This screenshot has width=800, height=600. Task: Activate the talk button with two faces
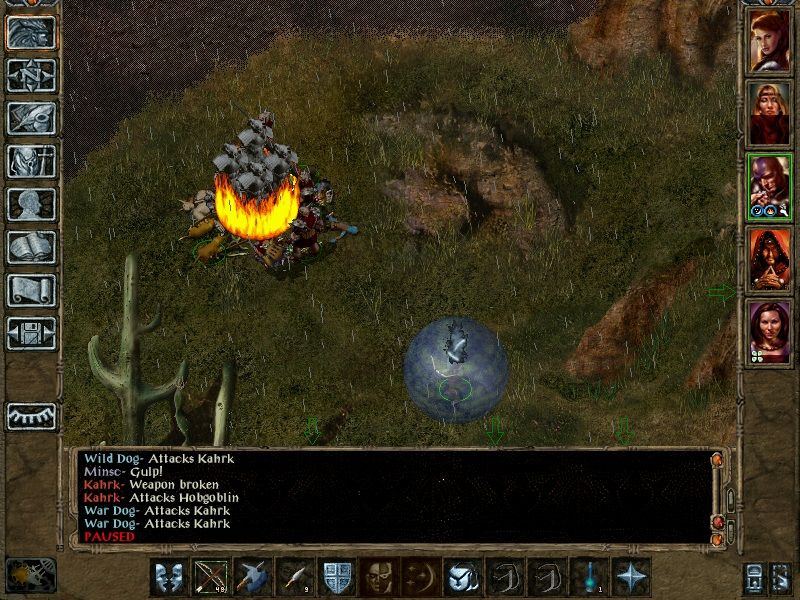(x=169, y=577)
